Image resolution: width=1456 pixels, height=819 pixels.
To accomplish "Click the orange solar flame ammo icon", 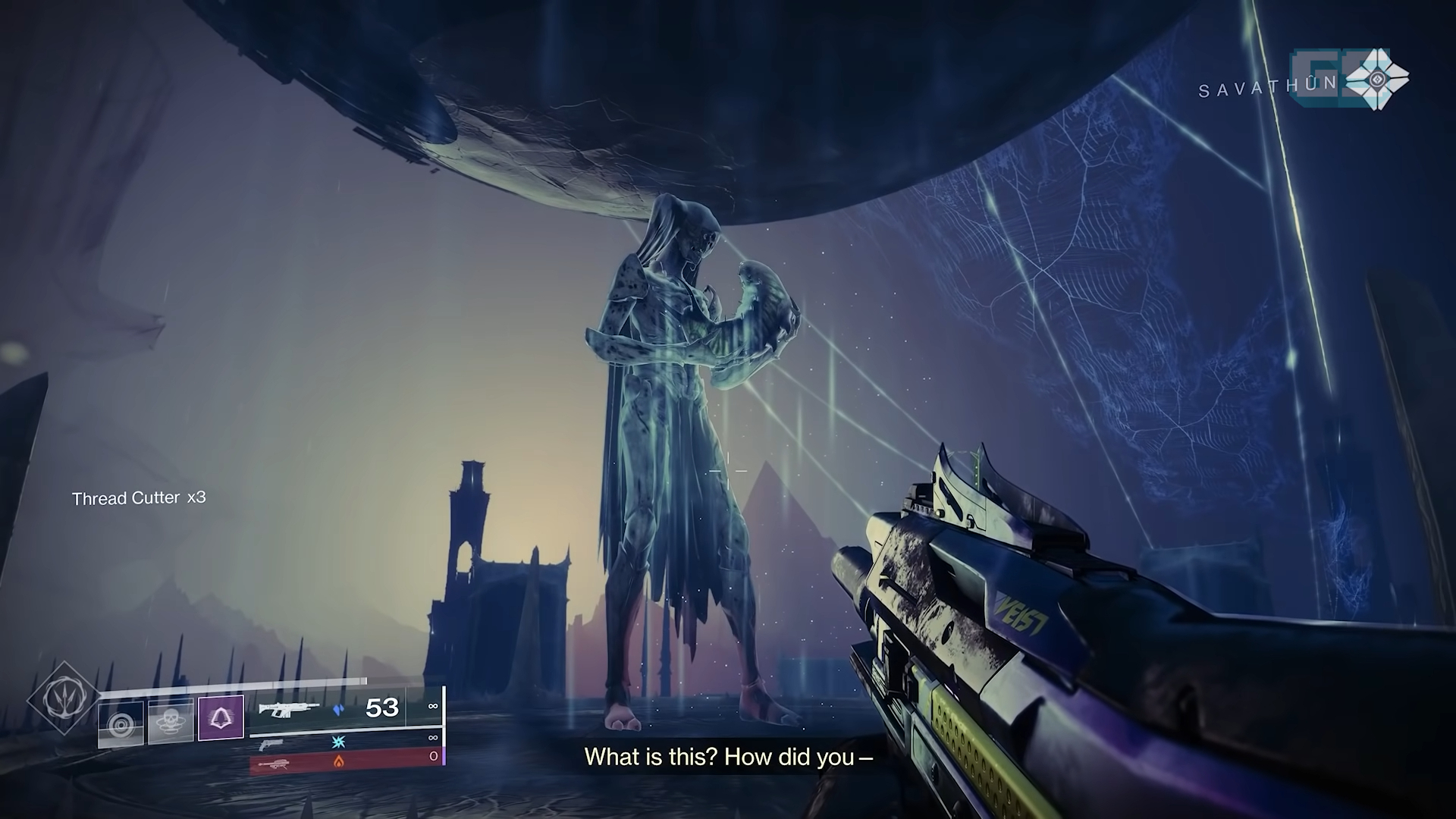I will click(x=340, y=761).
